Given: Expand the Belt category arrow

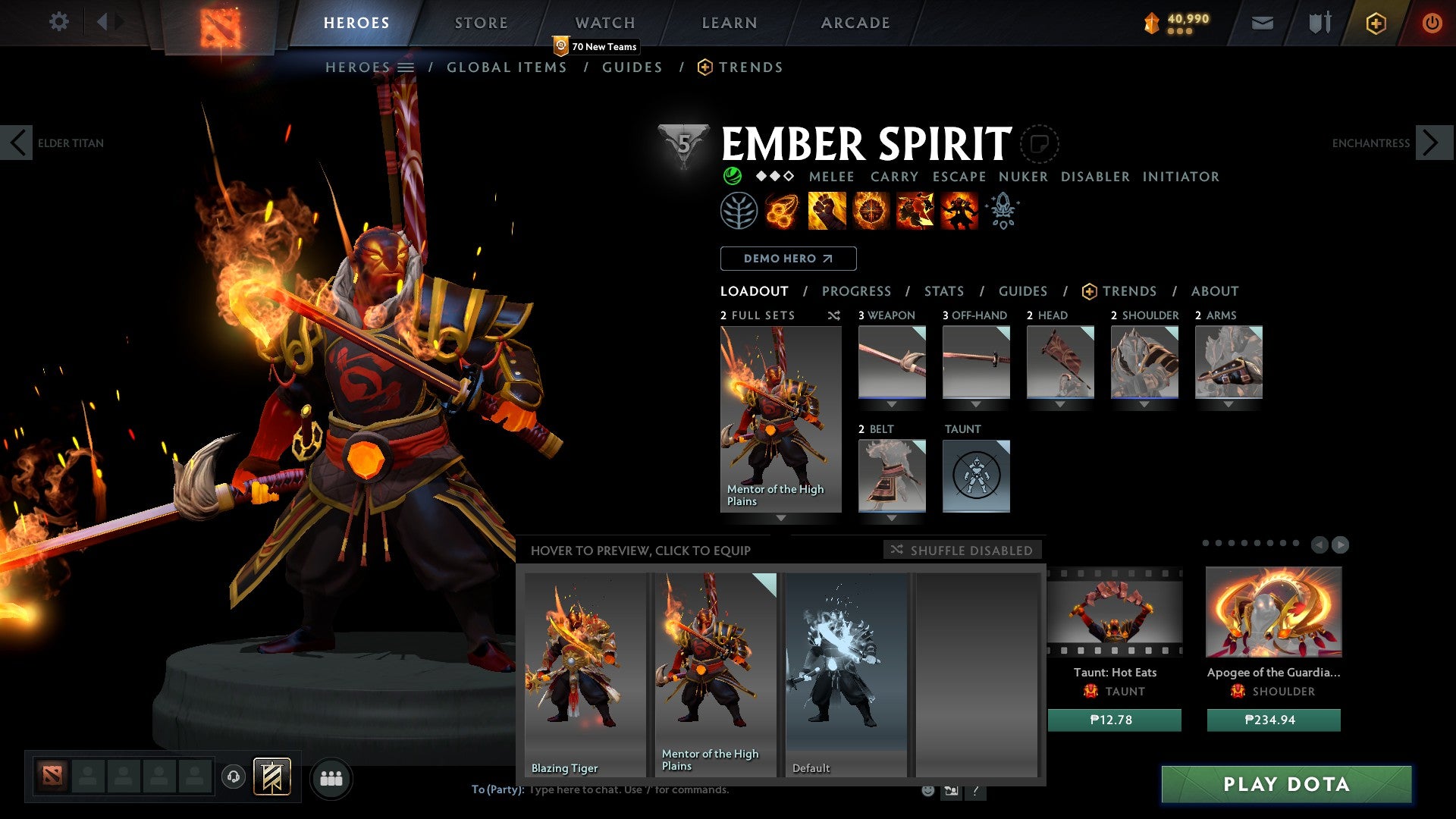Looking at the screenshot, I should (x=892, y=518).
